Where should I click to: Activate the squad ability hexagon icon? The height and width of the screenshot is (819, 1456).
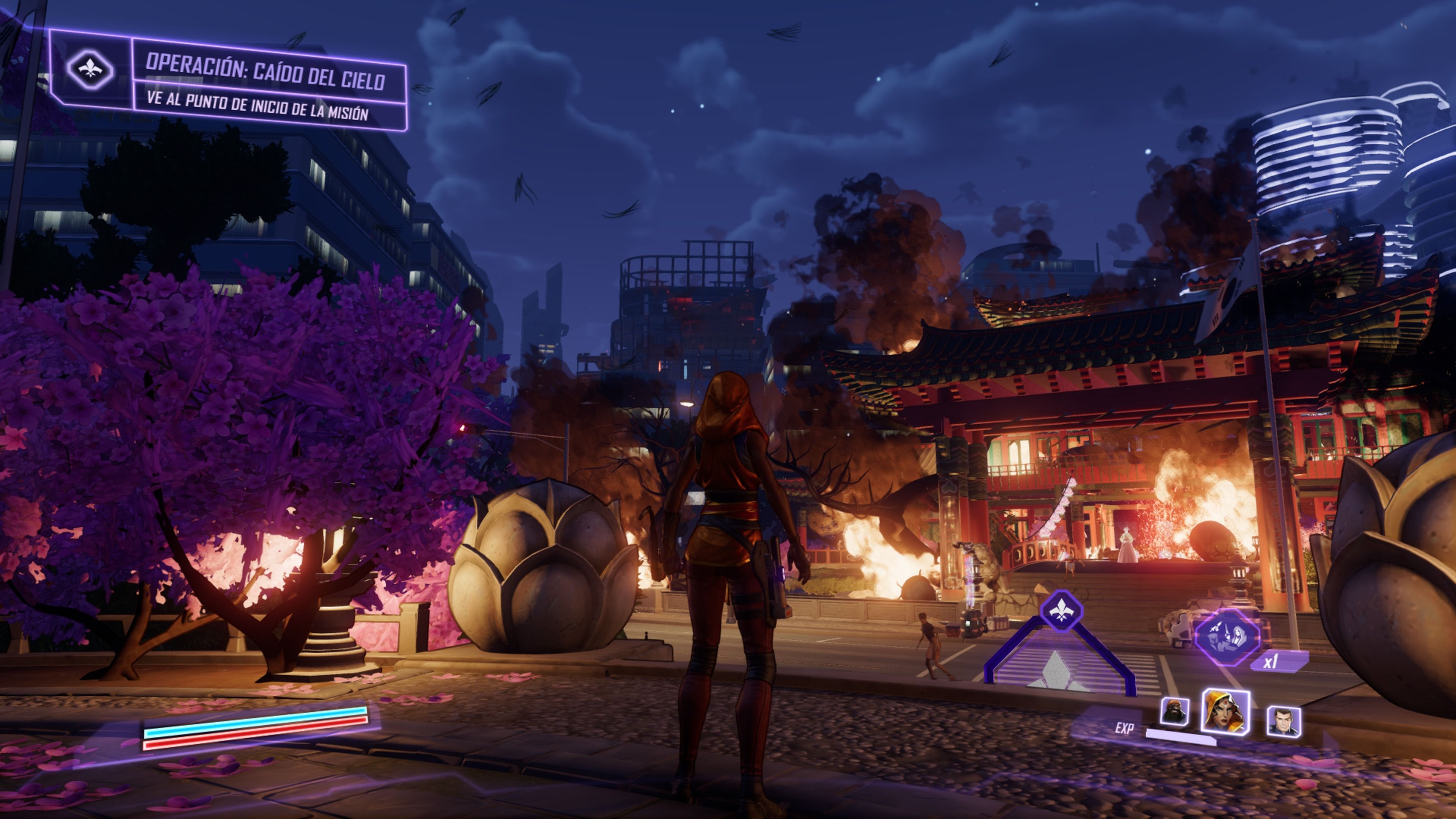(1227, 637)
